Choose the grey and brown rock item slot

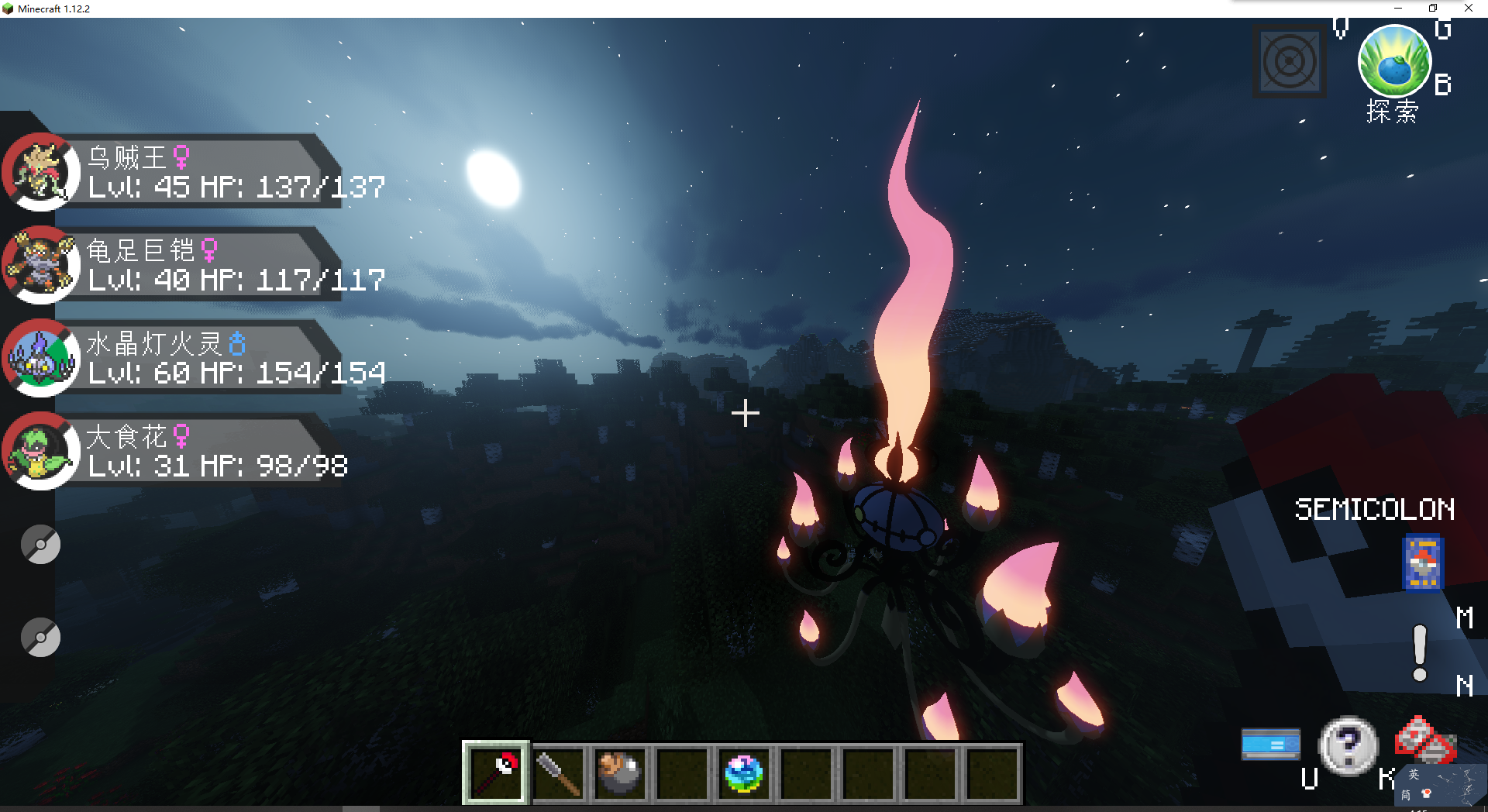point(620,772)
